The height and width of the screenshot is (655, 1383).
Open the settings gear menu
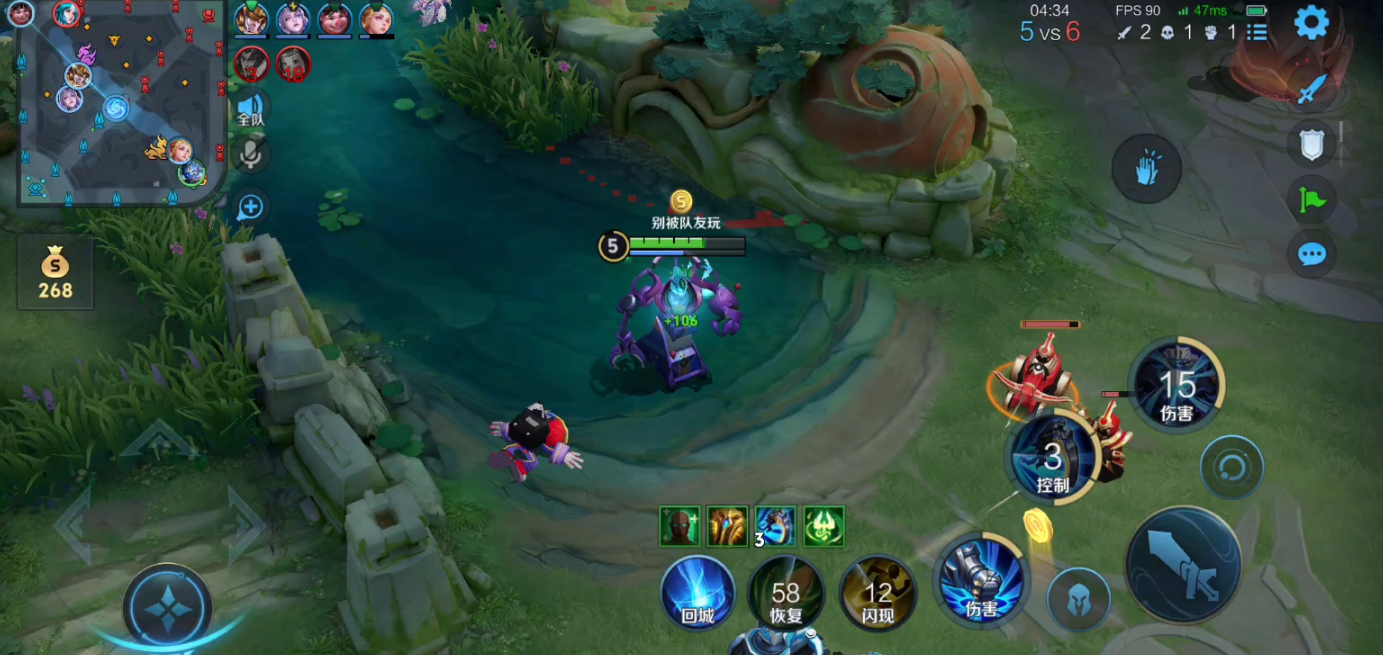[x=1311, y=22]
